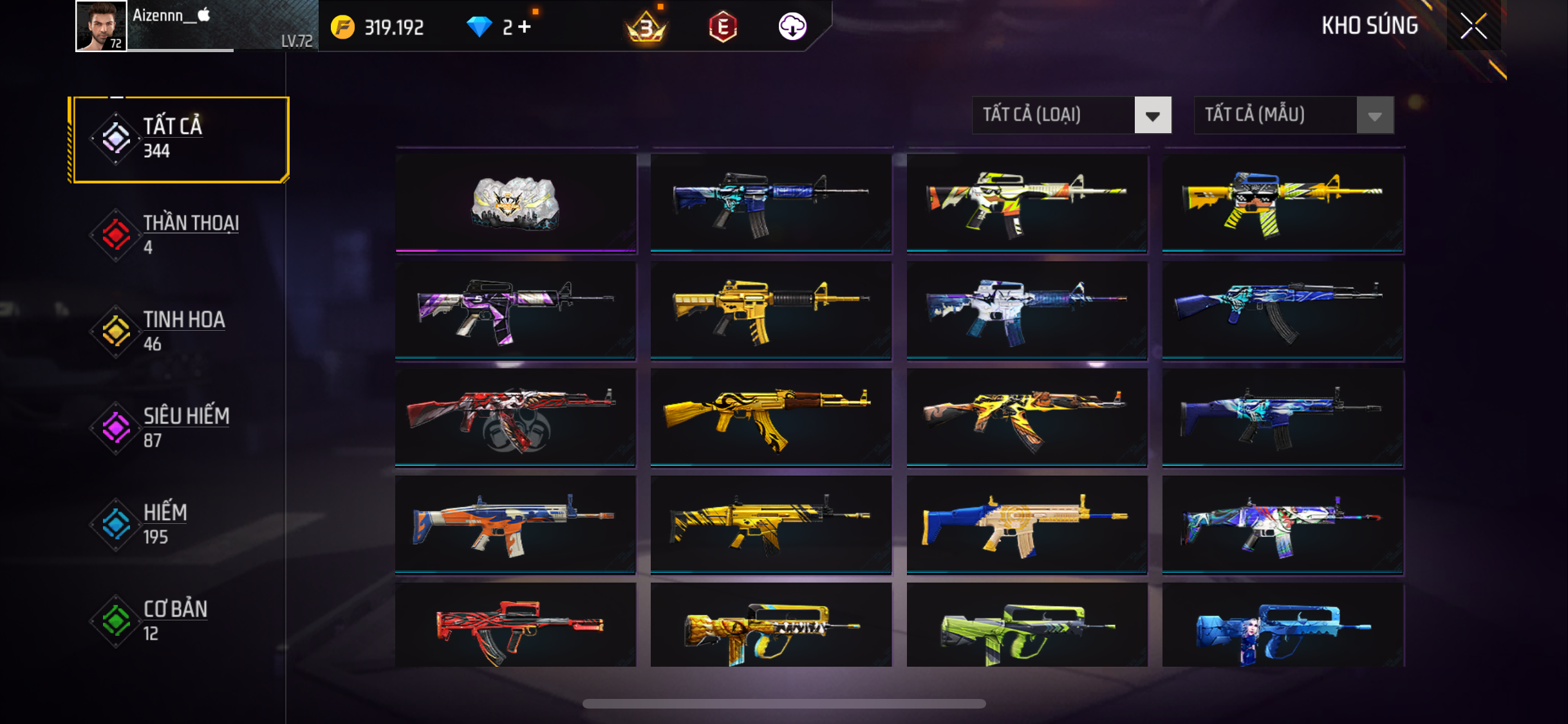The width and height of the screenshot is (1568, 724).
Task: Switch to the Thần Thoại rarity tab
Action: (181, 235)
